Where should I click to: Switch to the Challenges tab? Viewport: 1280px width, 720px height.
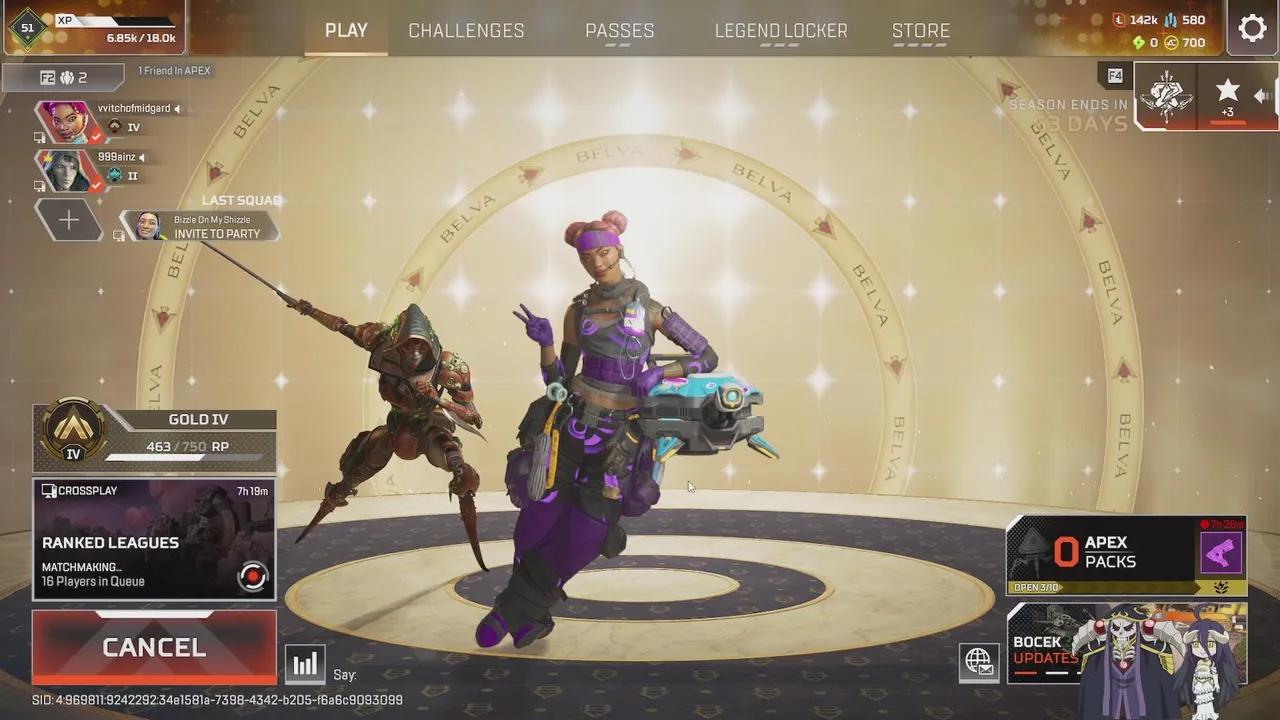pos(466,31)
